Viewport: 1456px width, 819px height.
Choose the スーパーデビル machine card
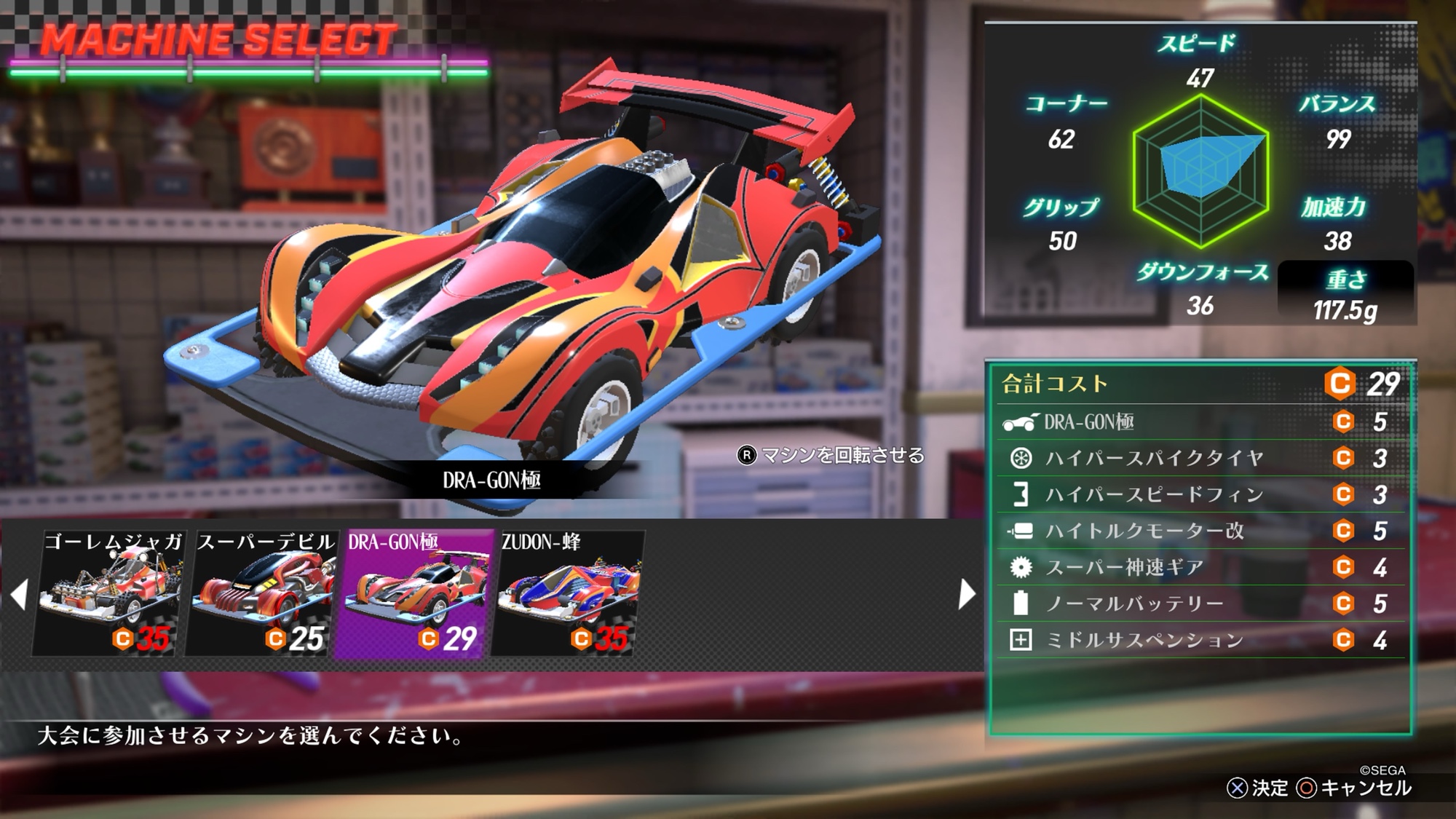262,593
